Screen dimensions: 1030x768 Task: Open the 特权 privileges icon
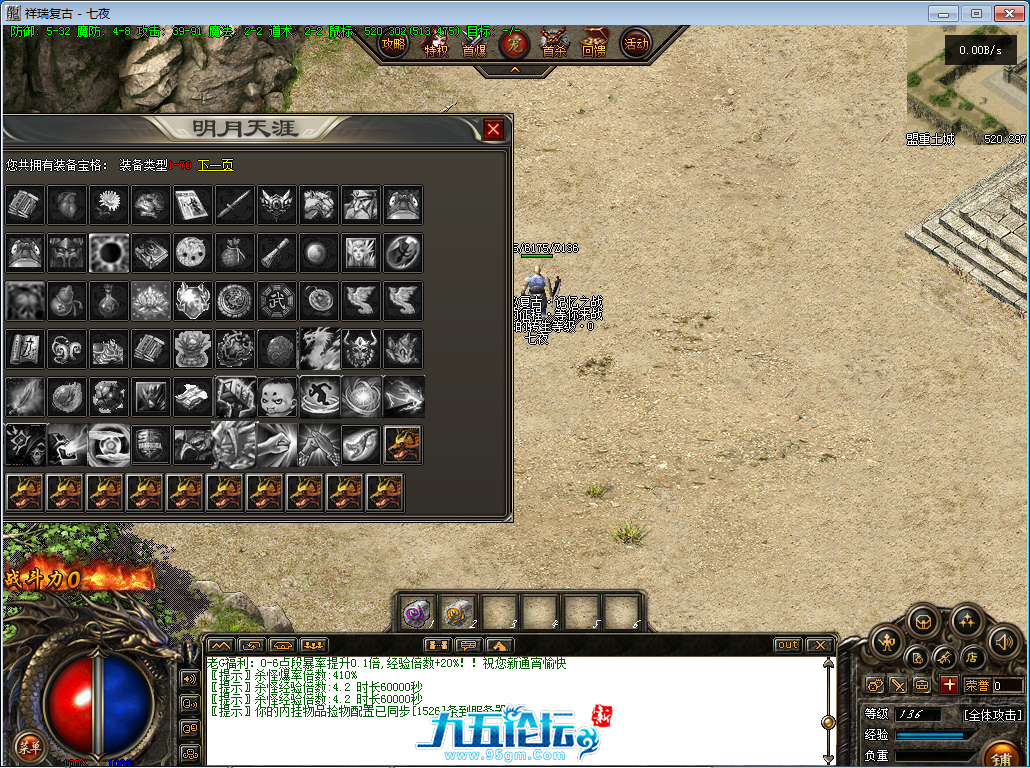pos(436,44)
